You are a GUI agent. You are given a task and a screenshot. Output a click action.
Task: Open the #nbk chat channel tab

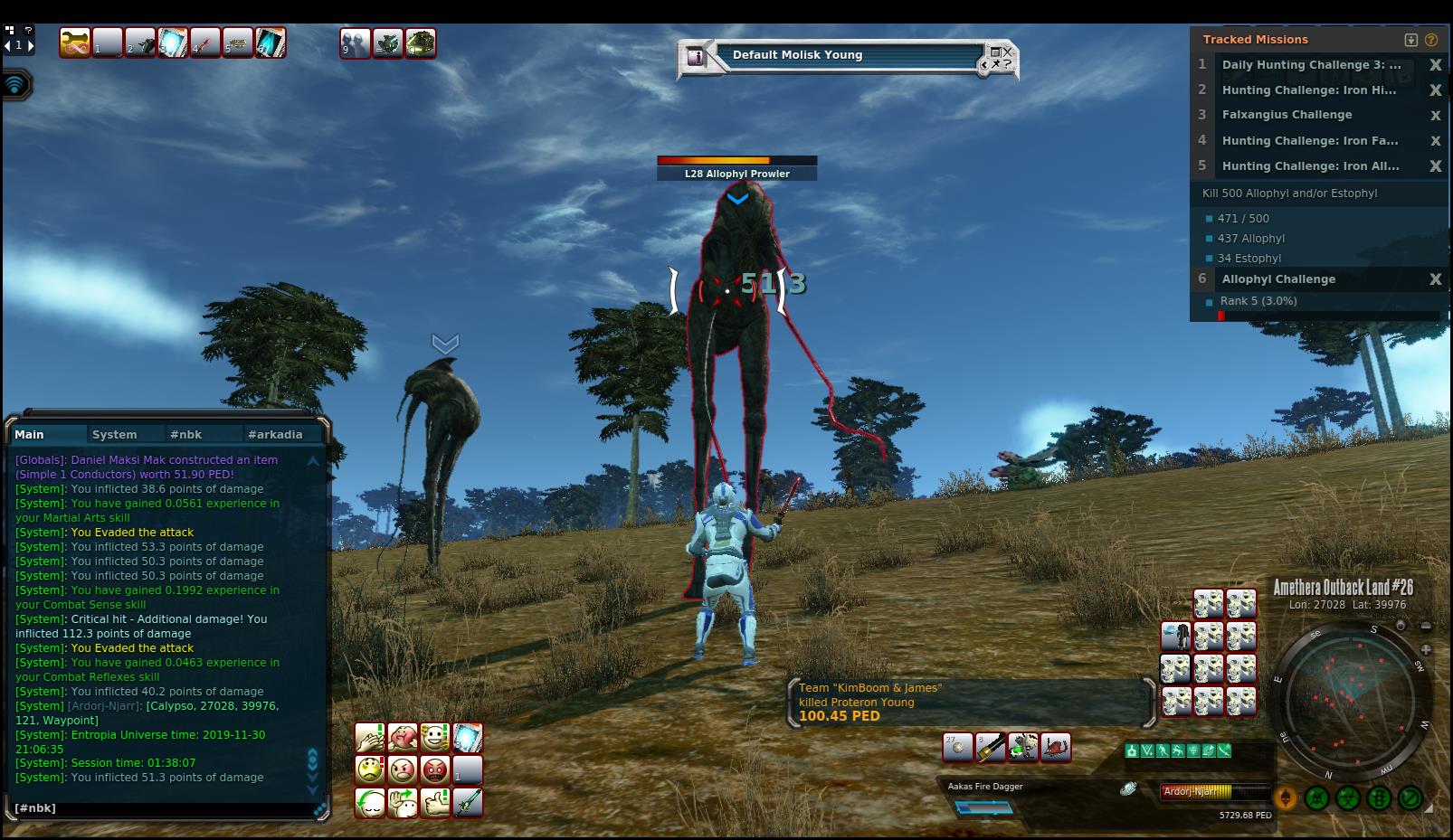point(186,435)
